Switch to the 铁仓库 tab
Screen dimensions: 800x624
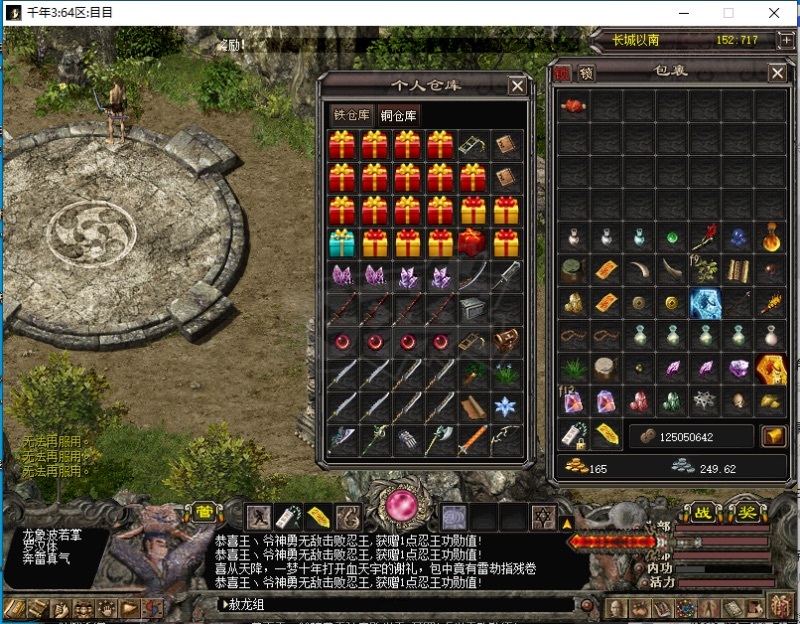coord(352,115)
